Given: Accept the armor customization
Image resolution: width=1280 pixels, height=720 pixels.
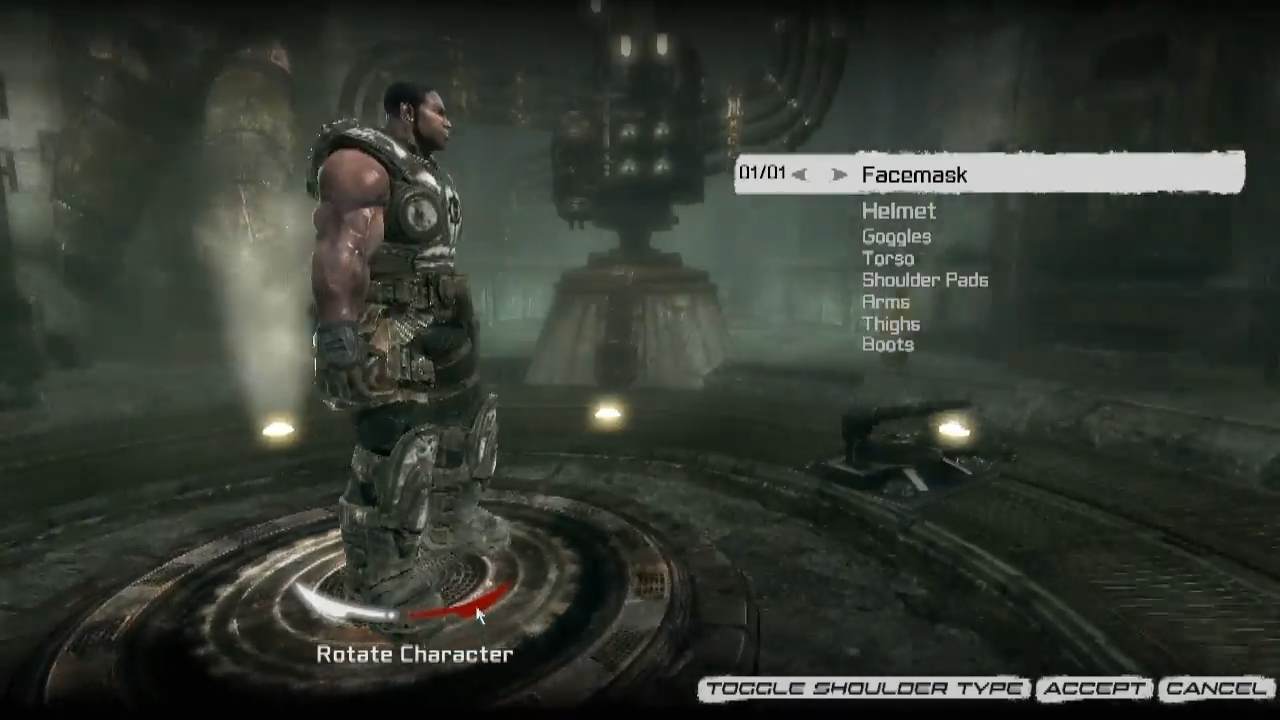Looking at the screenshot, I should (x=1094, y=689).
